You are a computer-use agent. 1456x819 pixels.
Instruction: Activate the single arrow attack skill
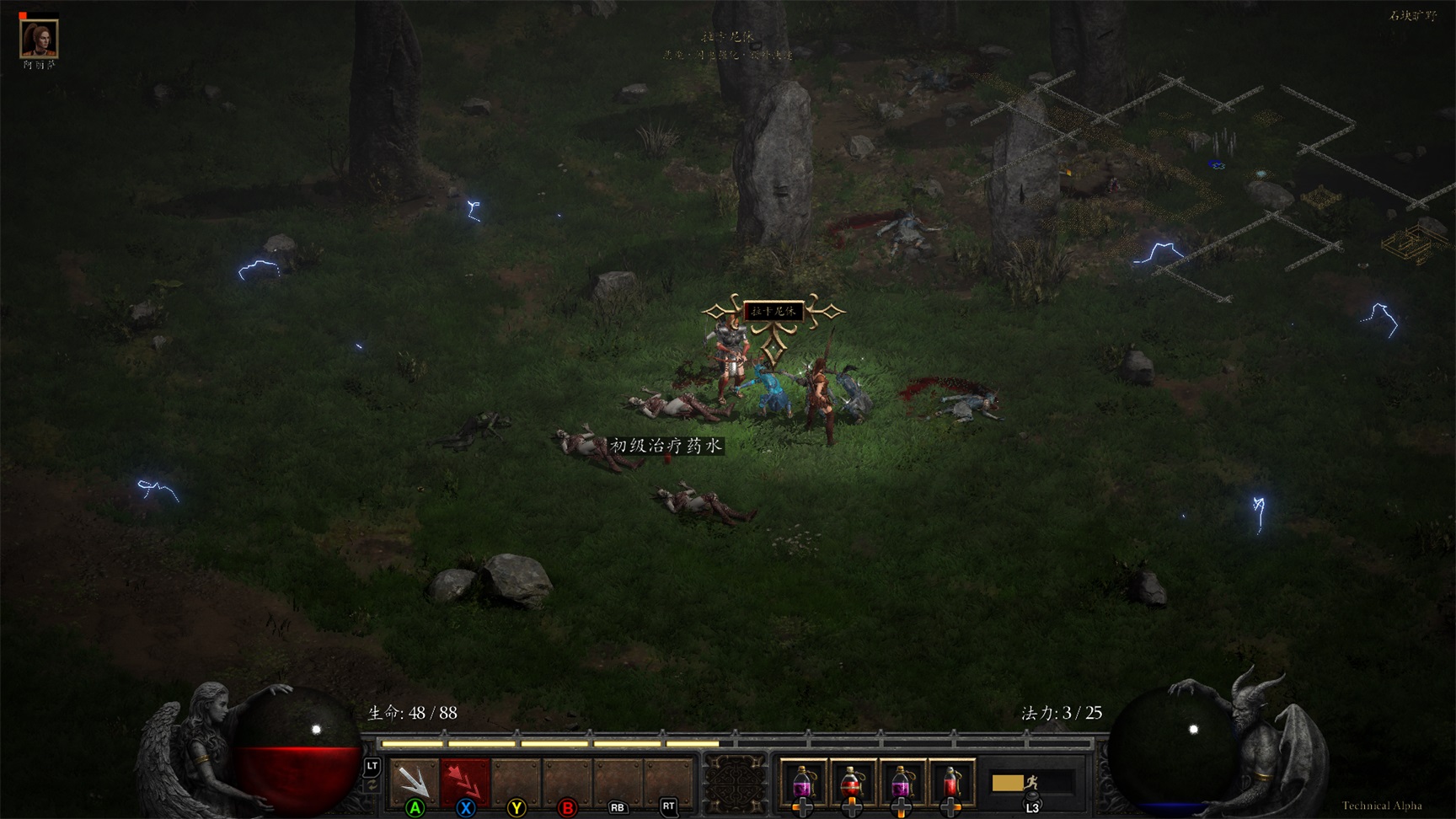414,781
